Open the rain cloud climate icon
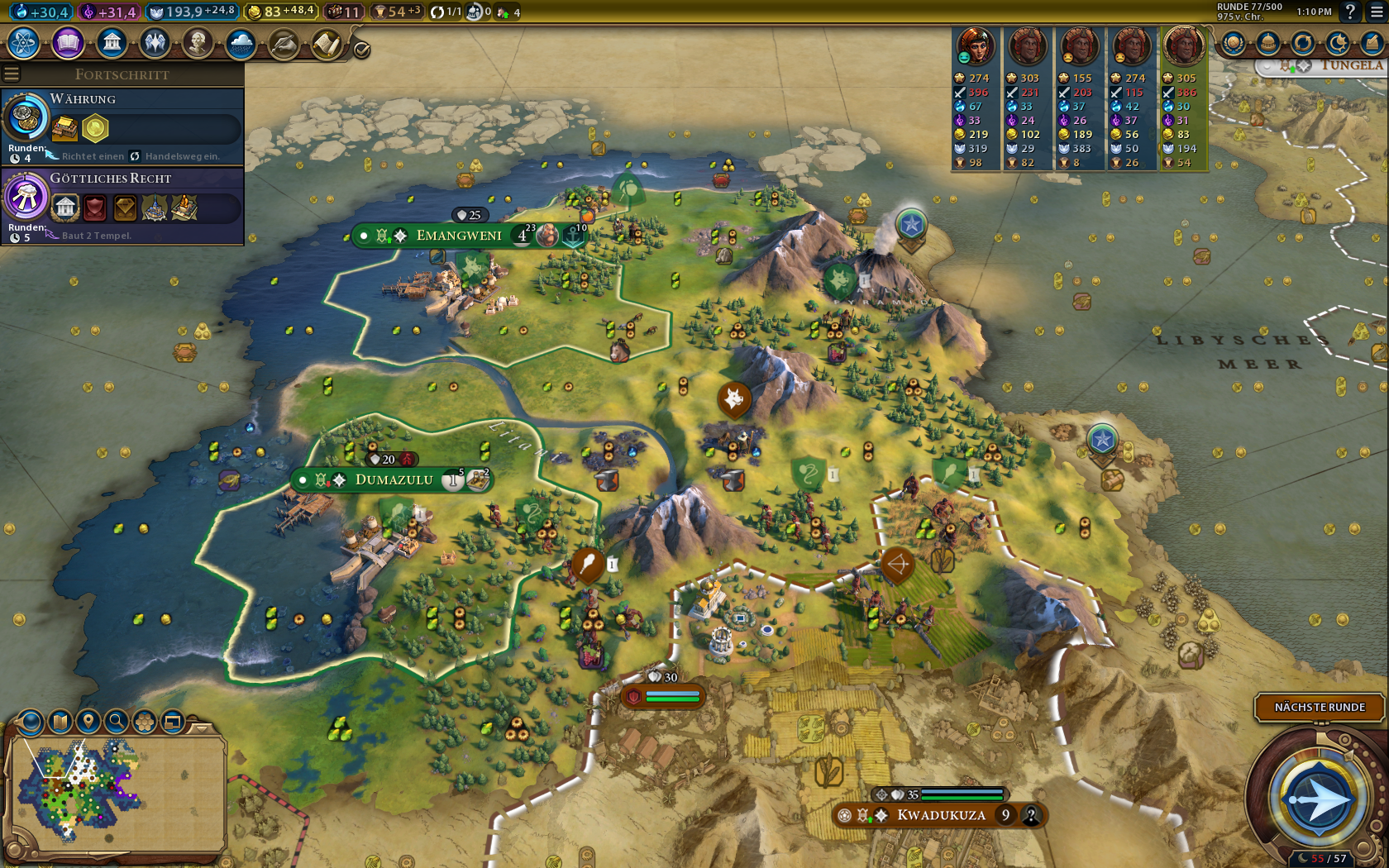Image resolution: width=1389 pixels, height=868 pixels. (x=241, y=42)
